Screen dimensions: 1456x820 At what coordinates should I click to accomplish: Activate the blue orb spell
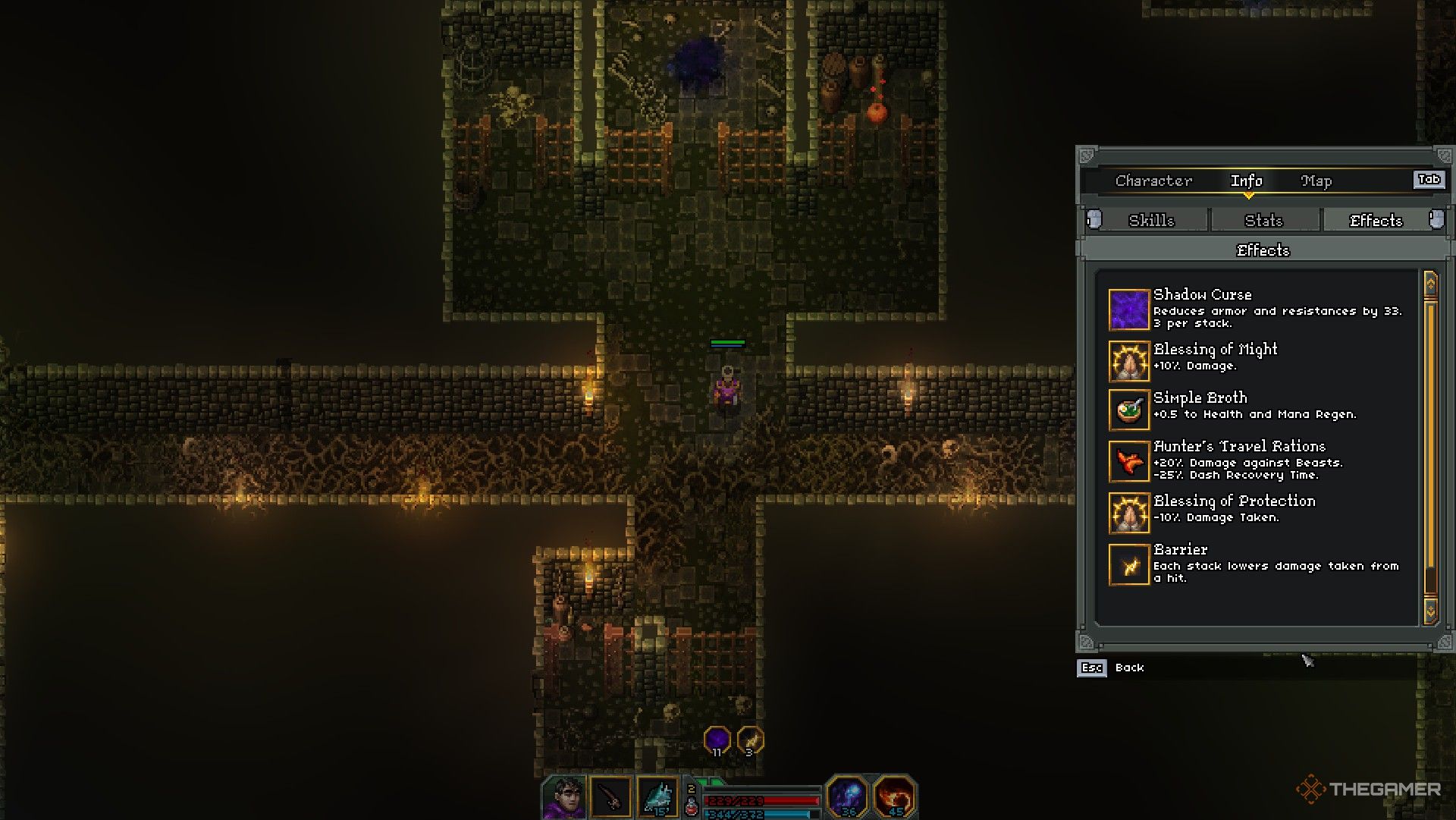pyautogui.click(x=847, y=796)
